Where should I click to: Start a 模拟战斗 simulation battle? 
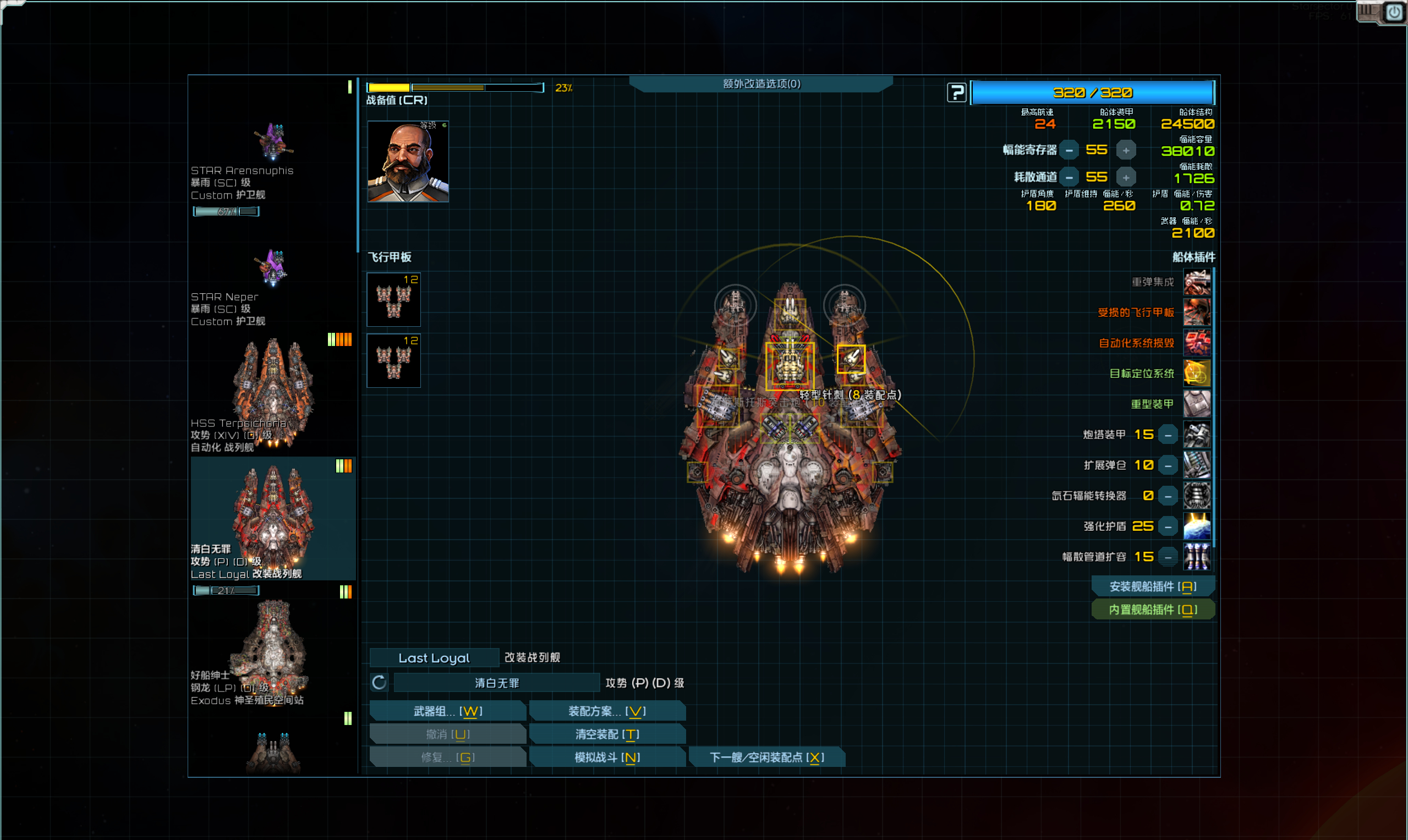click(x=607, y=757)
